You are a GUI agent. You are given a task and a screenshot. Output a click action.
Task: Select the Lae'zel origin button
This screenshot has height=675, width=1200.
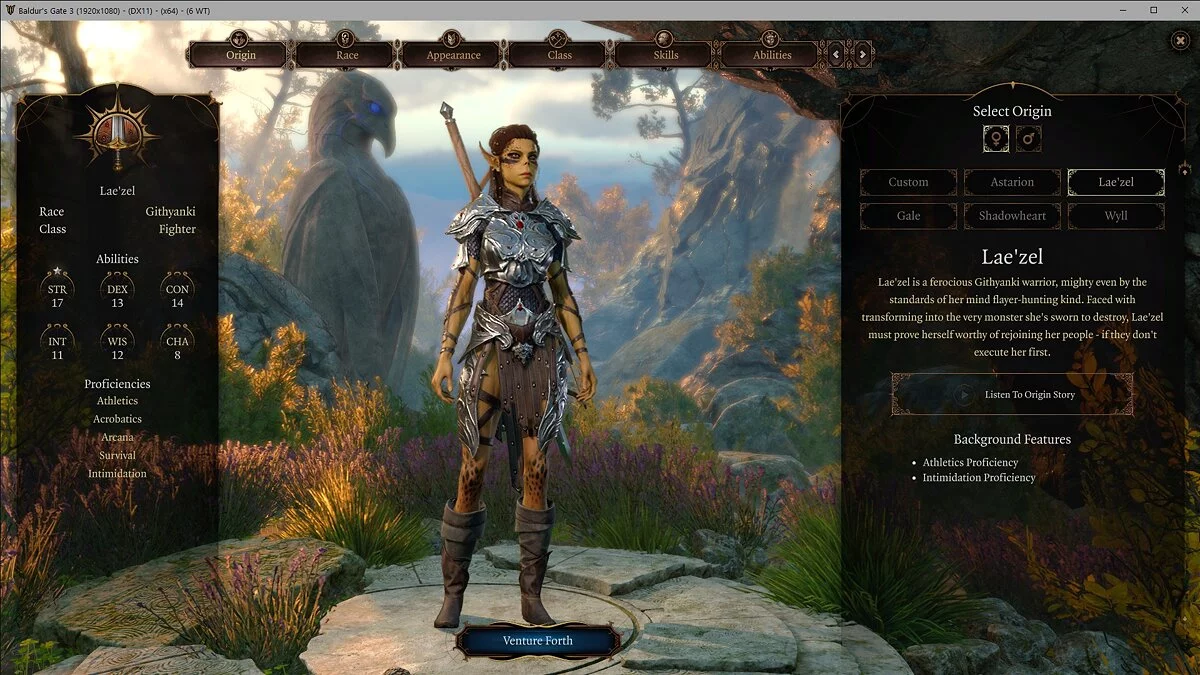(1116, 182)
